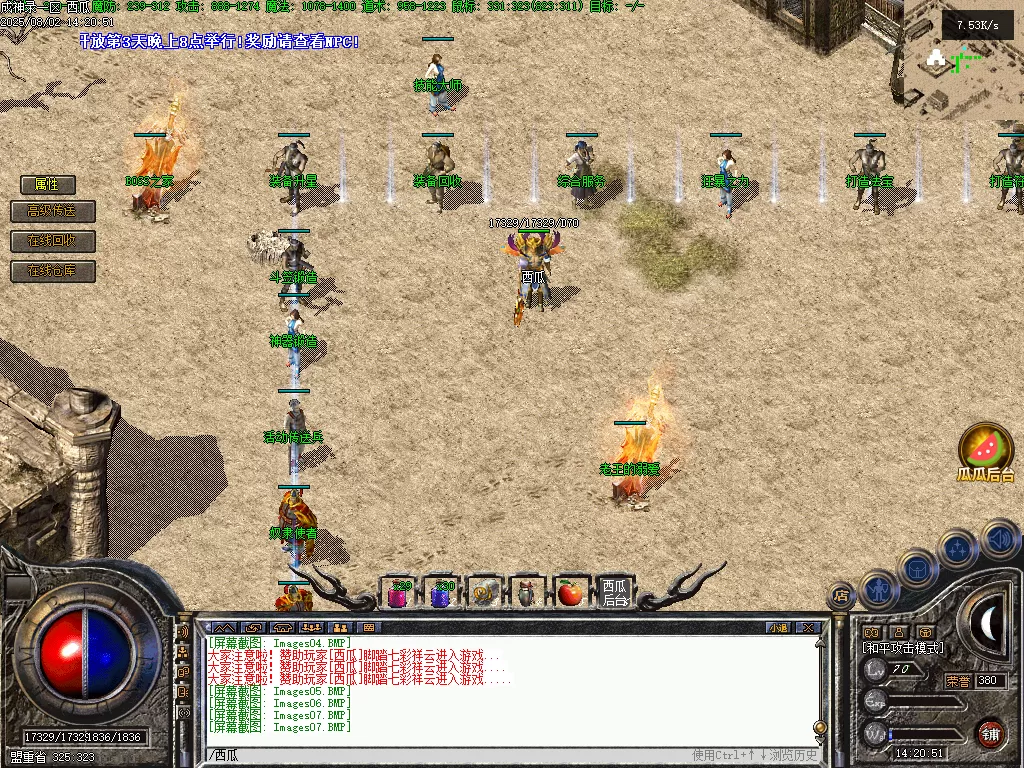Open the 在线仓库 online warehouse
1024x768 pixels.
point(48,271)
